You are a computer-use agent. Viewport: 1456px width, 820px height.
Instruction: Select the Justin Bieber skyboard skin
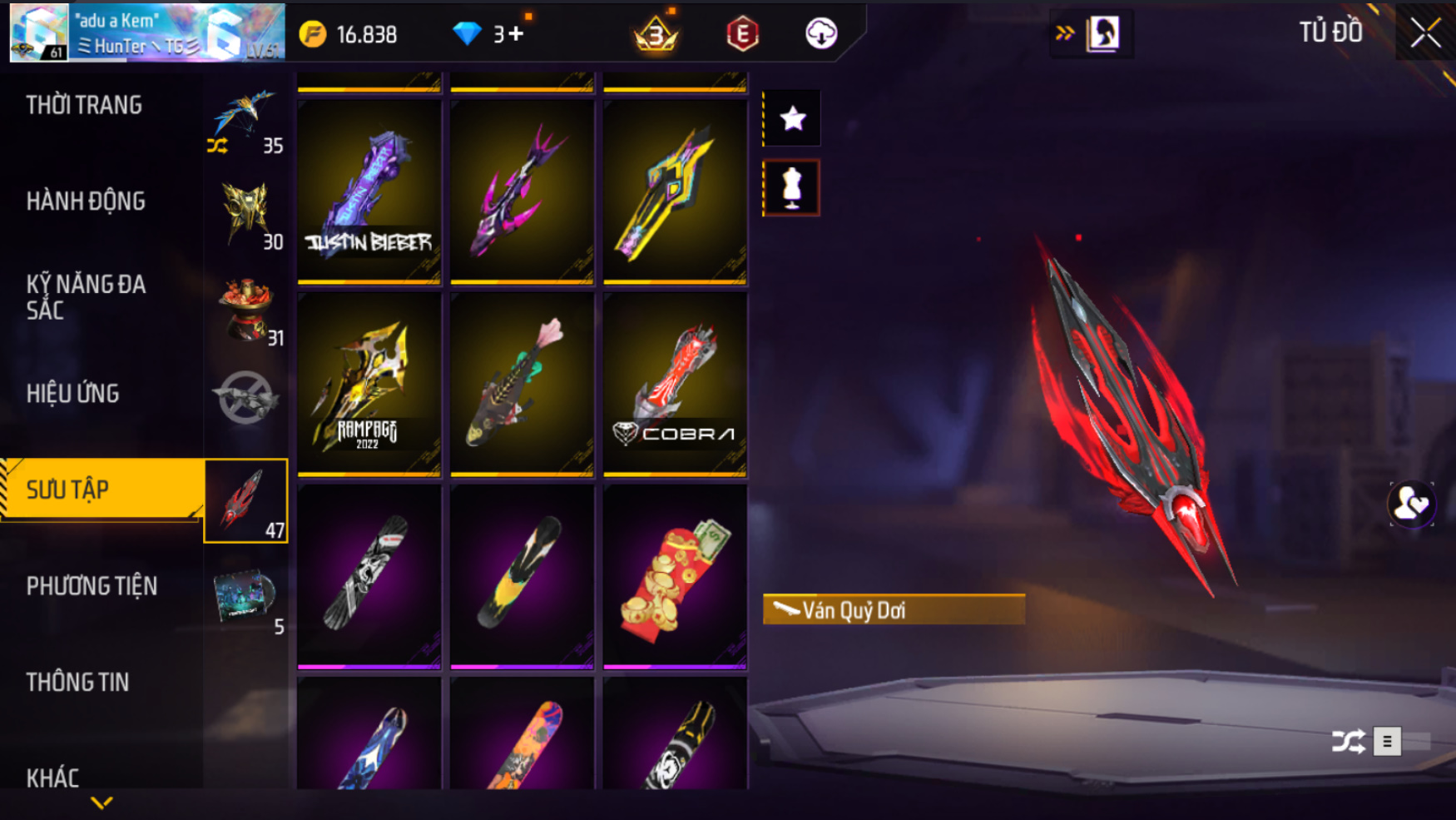[369, 191]
